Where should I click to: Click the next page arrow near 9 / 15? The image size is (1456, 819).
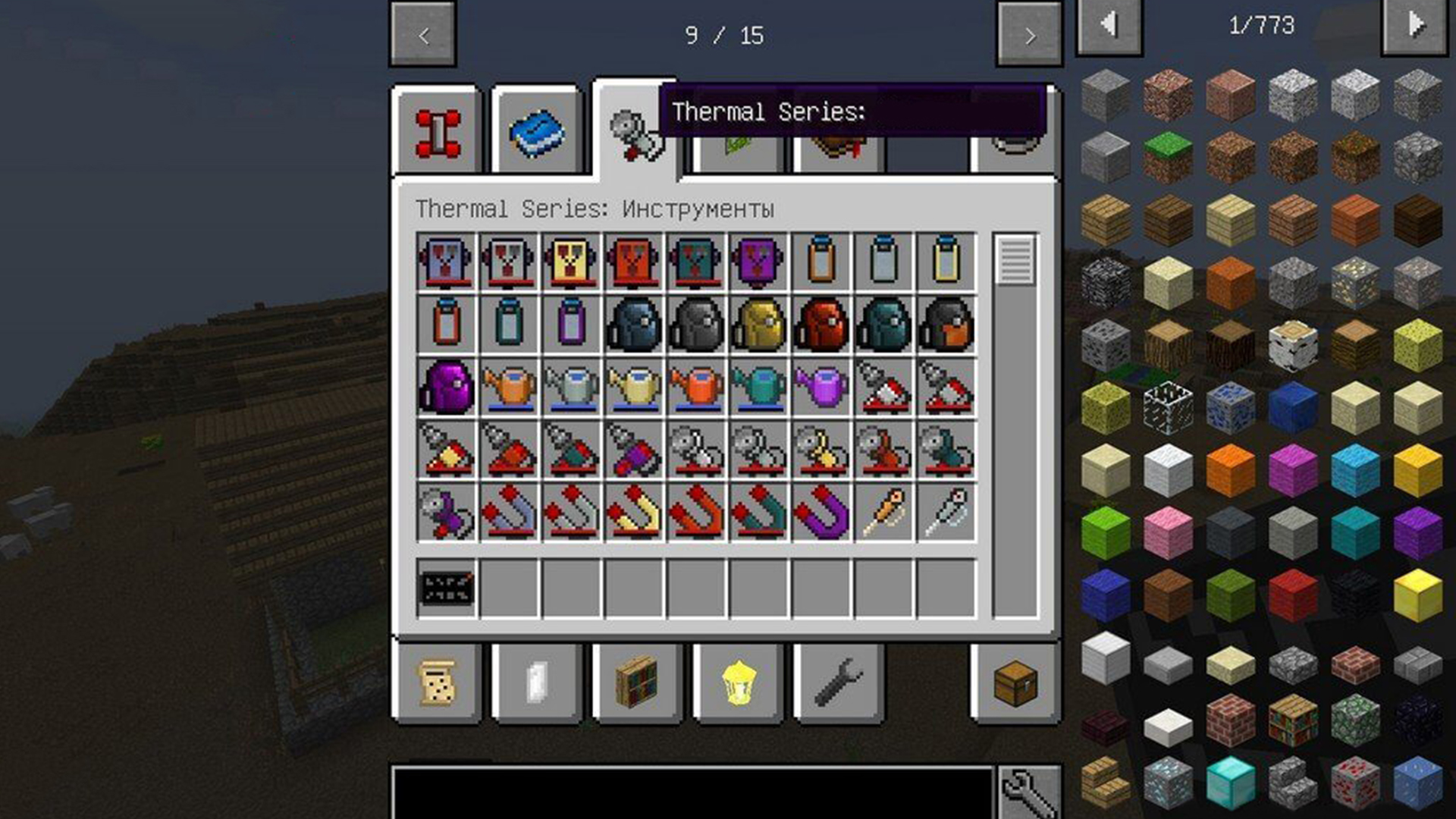(1028, 34)
